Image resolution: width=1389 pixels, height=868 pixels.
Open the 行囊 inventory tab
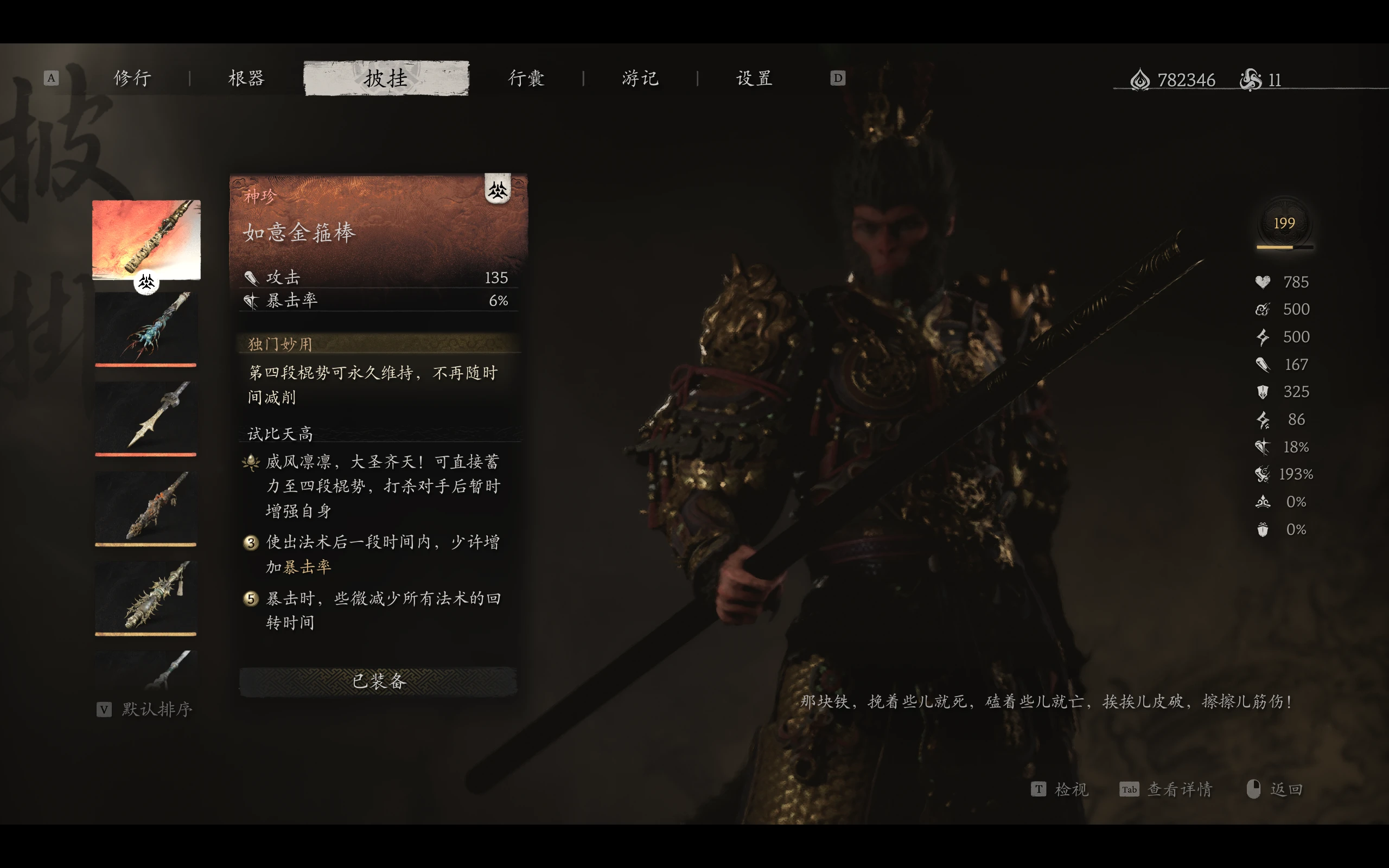click(x=526, y=78)
